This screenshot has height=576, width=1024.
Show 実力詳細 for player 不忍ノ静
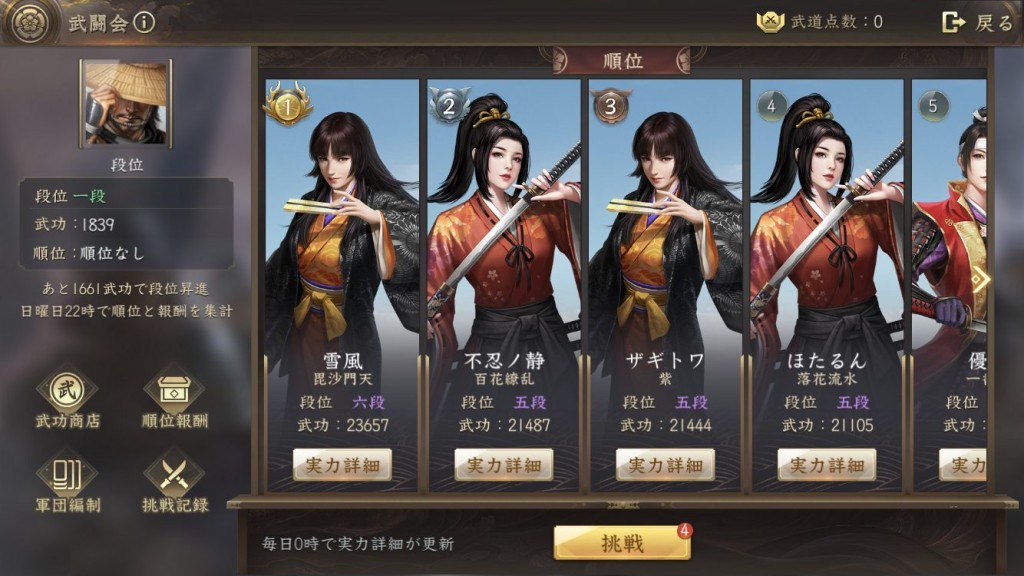pos(504,464)
